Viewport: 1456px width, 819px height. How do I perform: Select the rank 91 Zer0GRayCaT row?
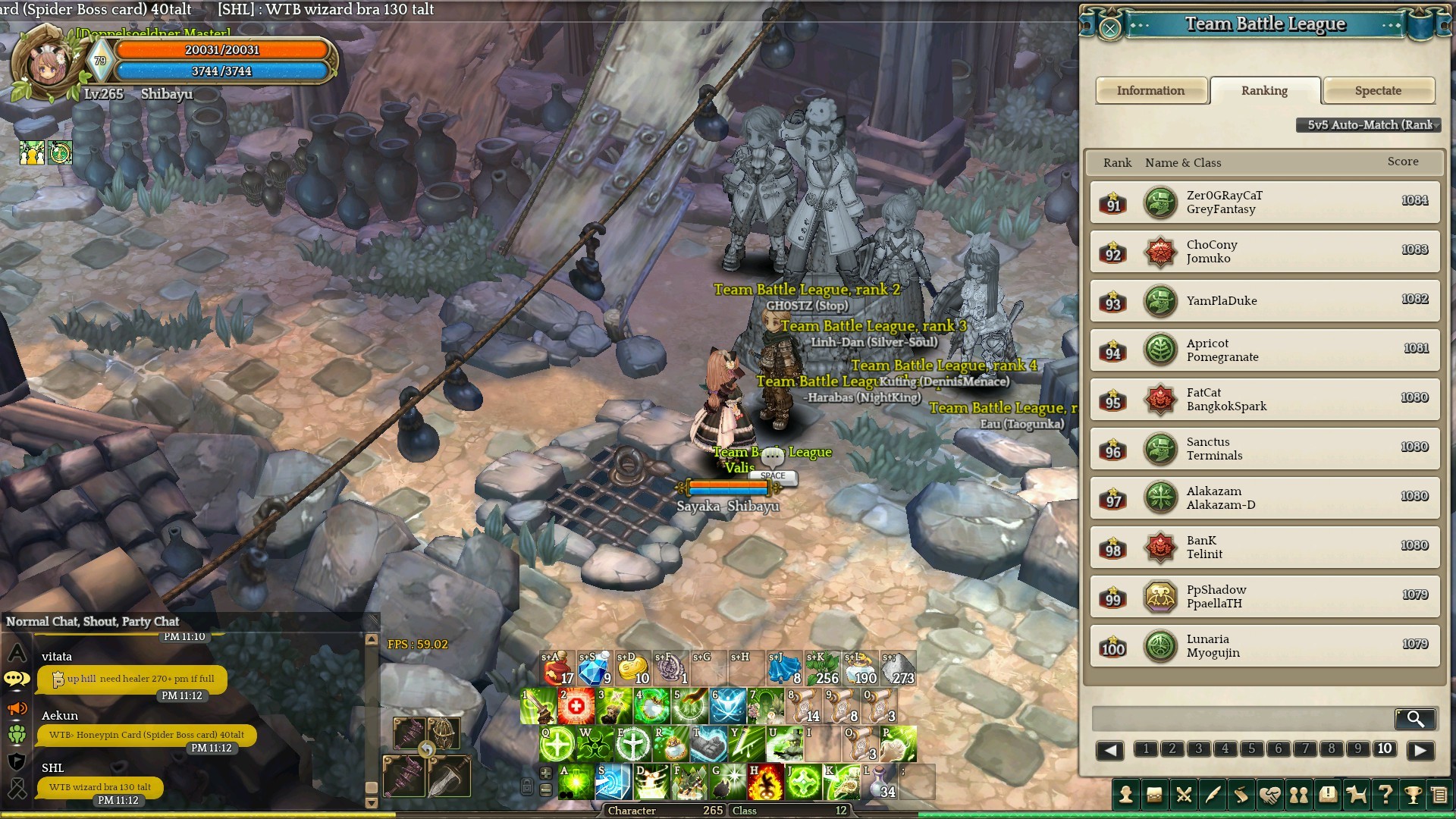click(x=1264, y=202)
